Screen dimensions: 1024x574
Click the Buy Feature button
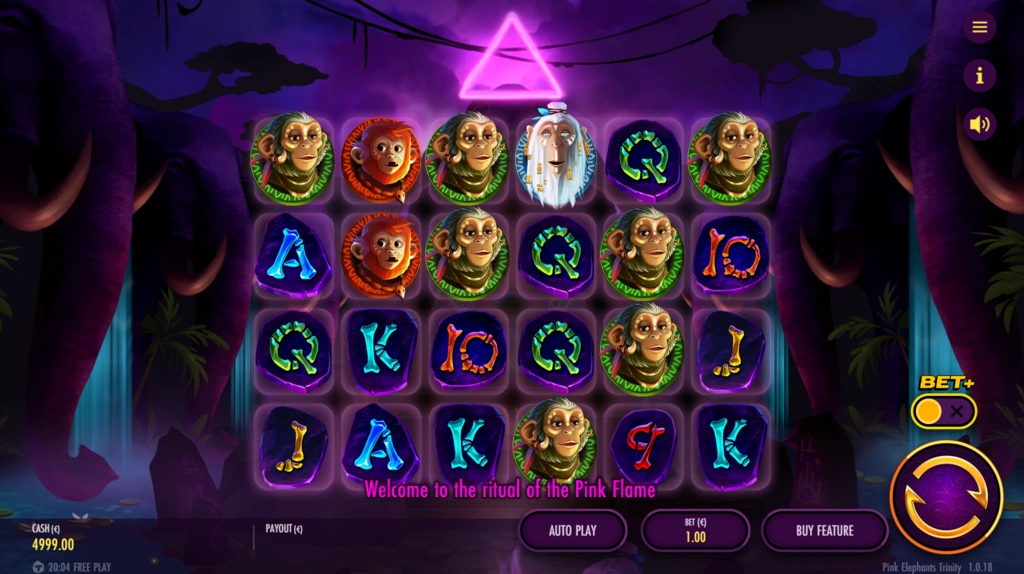[824, 530]
